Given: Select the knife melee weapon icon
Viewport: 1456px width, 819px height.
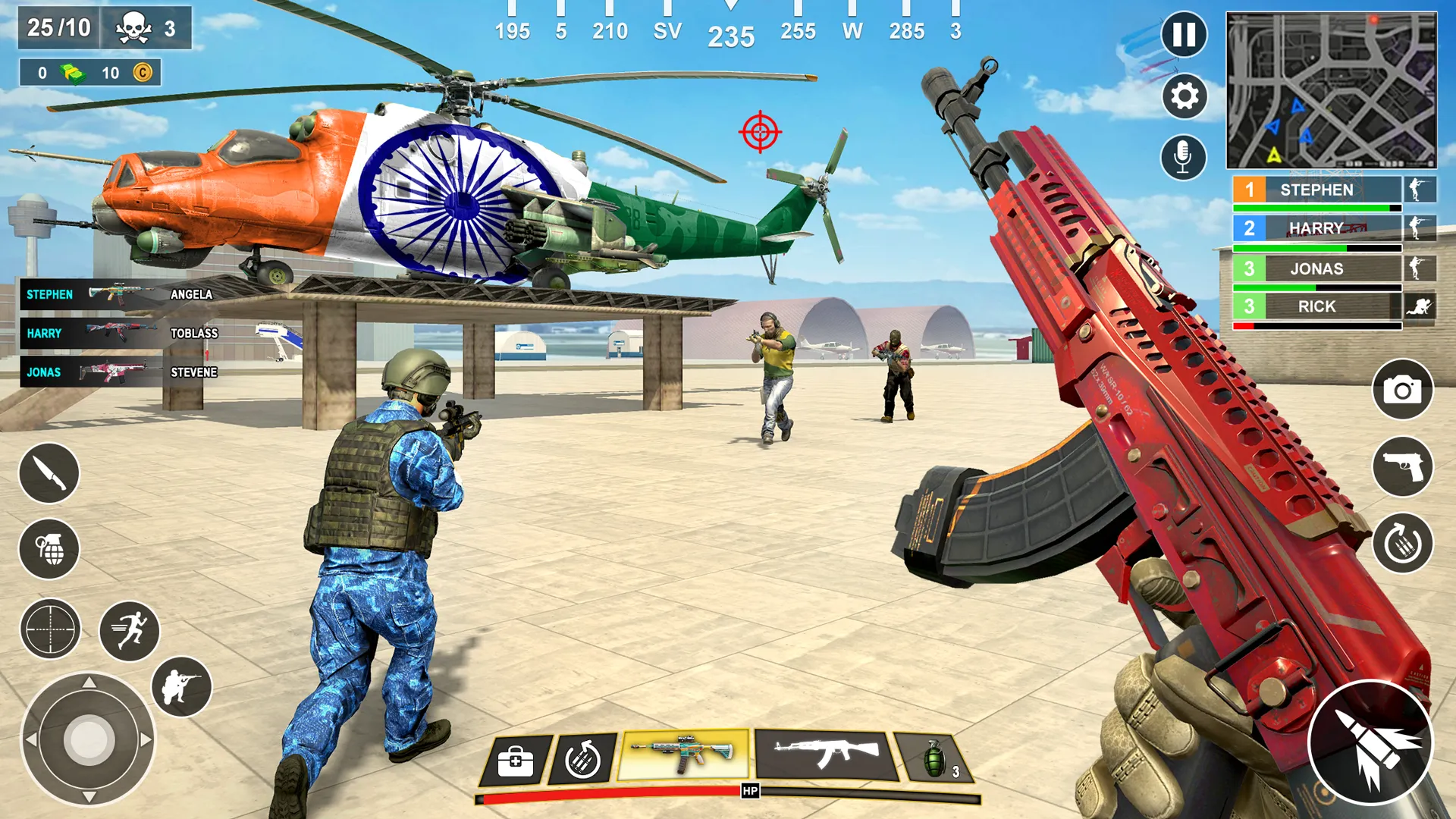Looking at the screenshot, I should [49, 472].
